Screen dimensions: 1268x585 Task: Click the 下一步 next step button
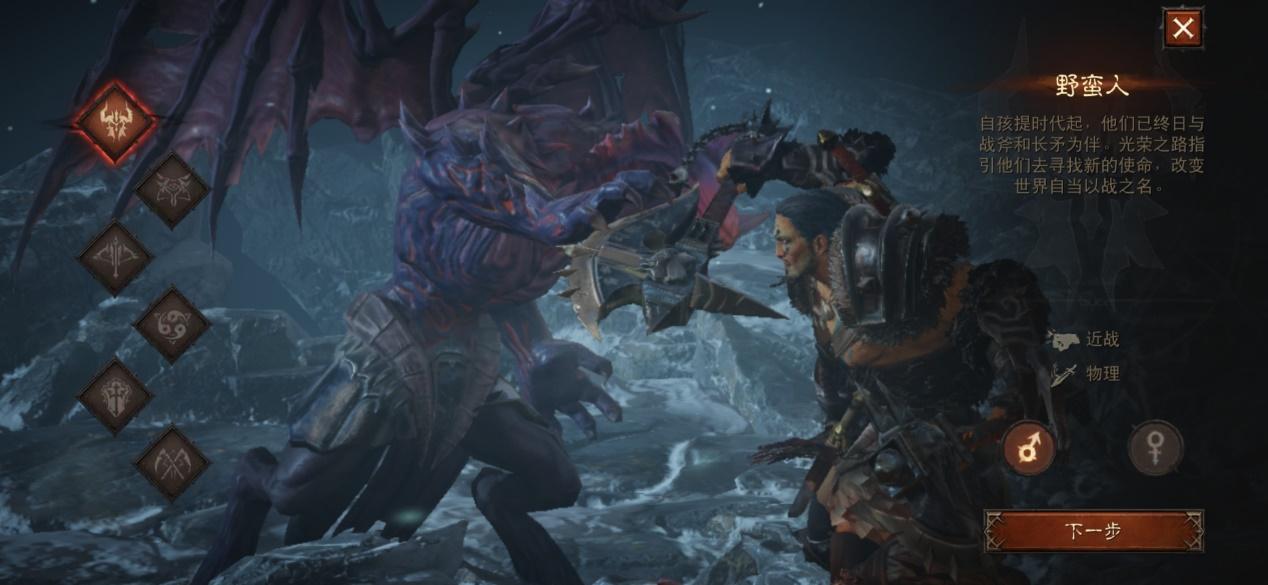tap(1092, 532)
